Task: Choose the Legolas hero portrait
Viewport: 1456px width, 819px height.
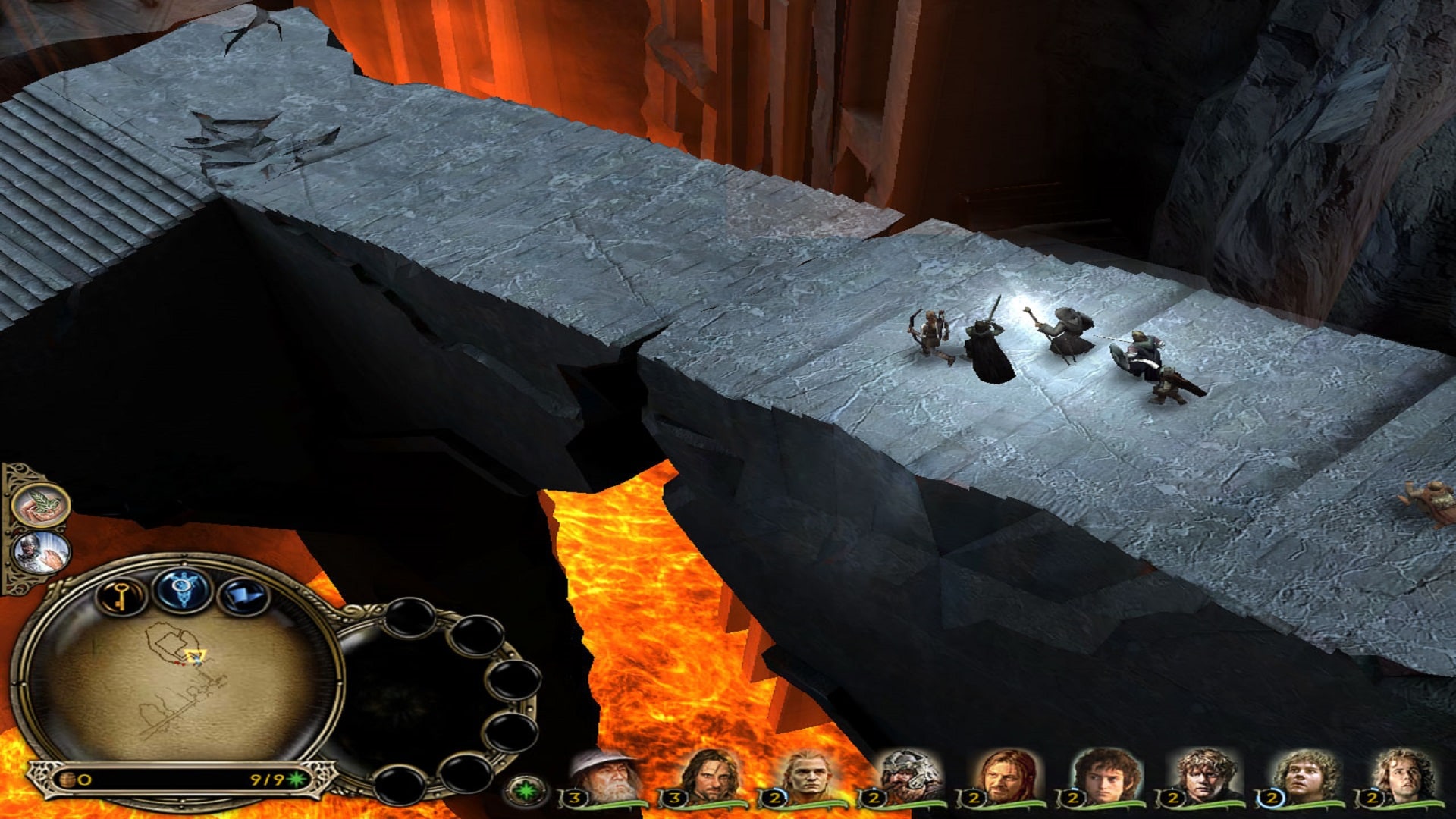Action: (805, 777)
